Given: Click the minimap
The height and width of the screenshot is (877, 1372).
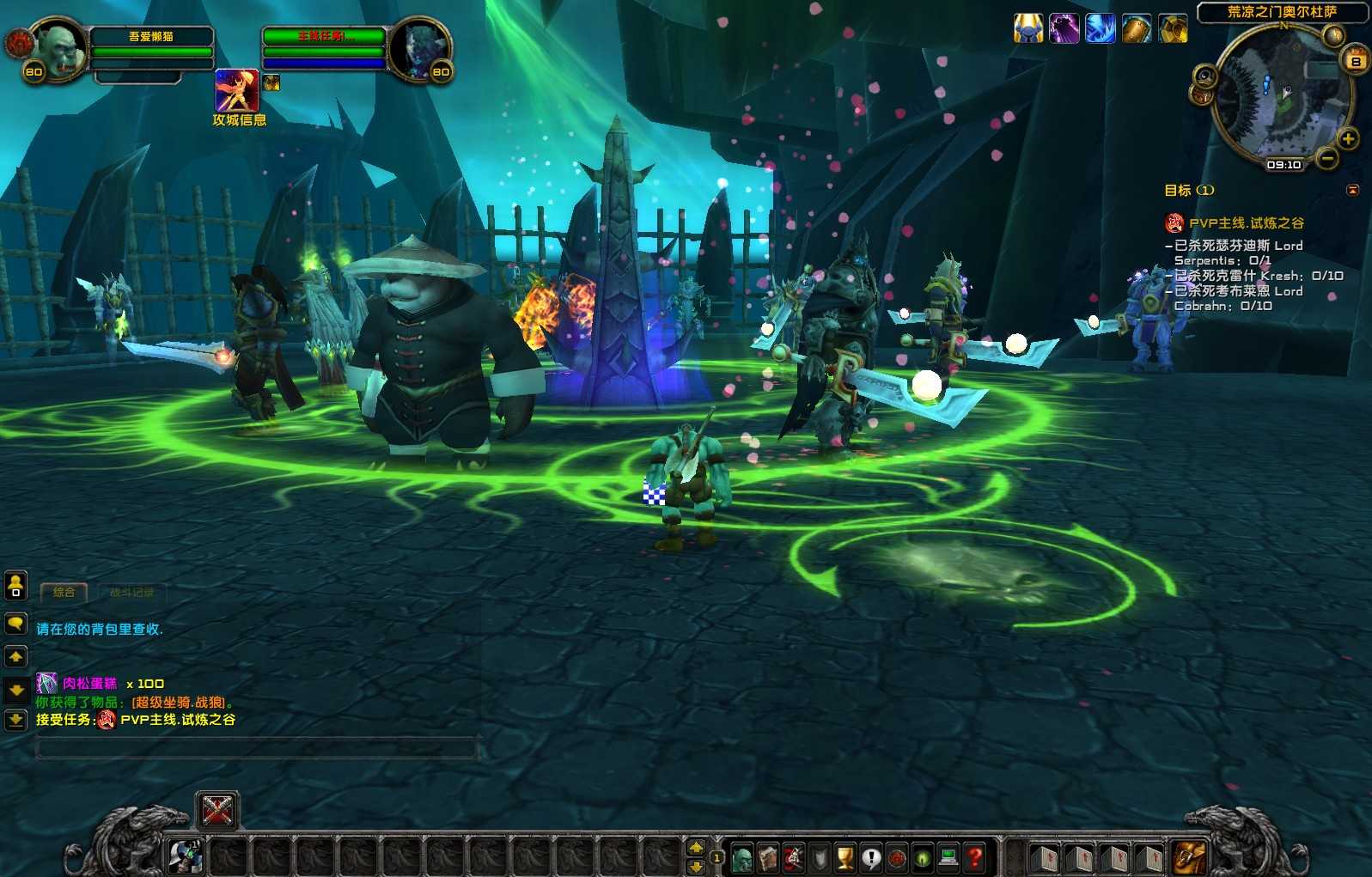Looking at the screenshot, I should tap(1282, 94).
